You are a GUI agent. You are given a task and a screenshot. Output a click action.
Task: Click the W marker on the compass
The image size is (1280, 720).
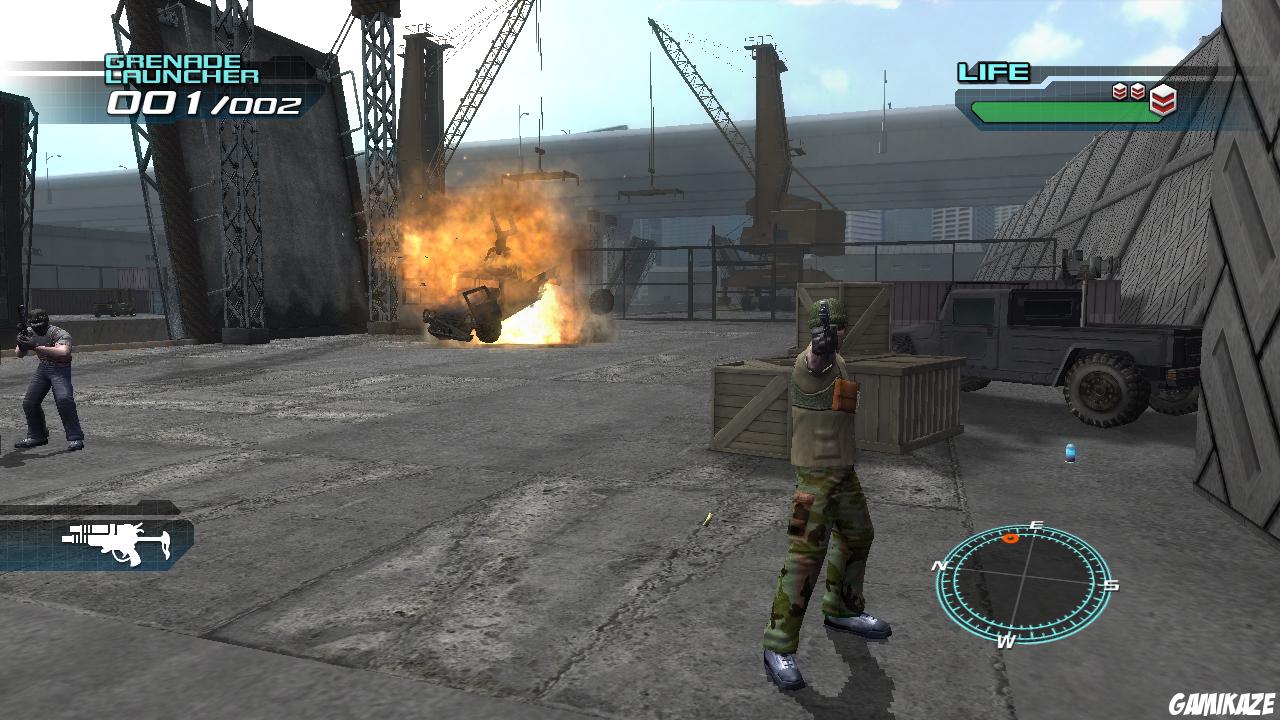[1007, 641]
